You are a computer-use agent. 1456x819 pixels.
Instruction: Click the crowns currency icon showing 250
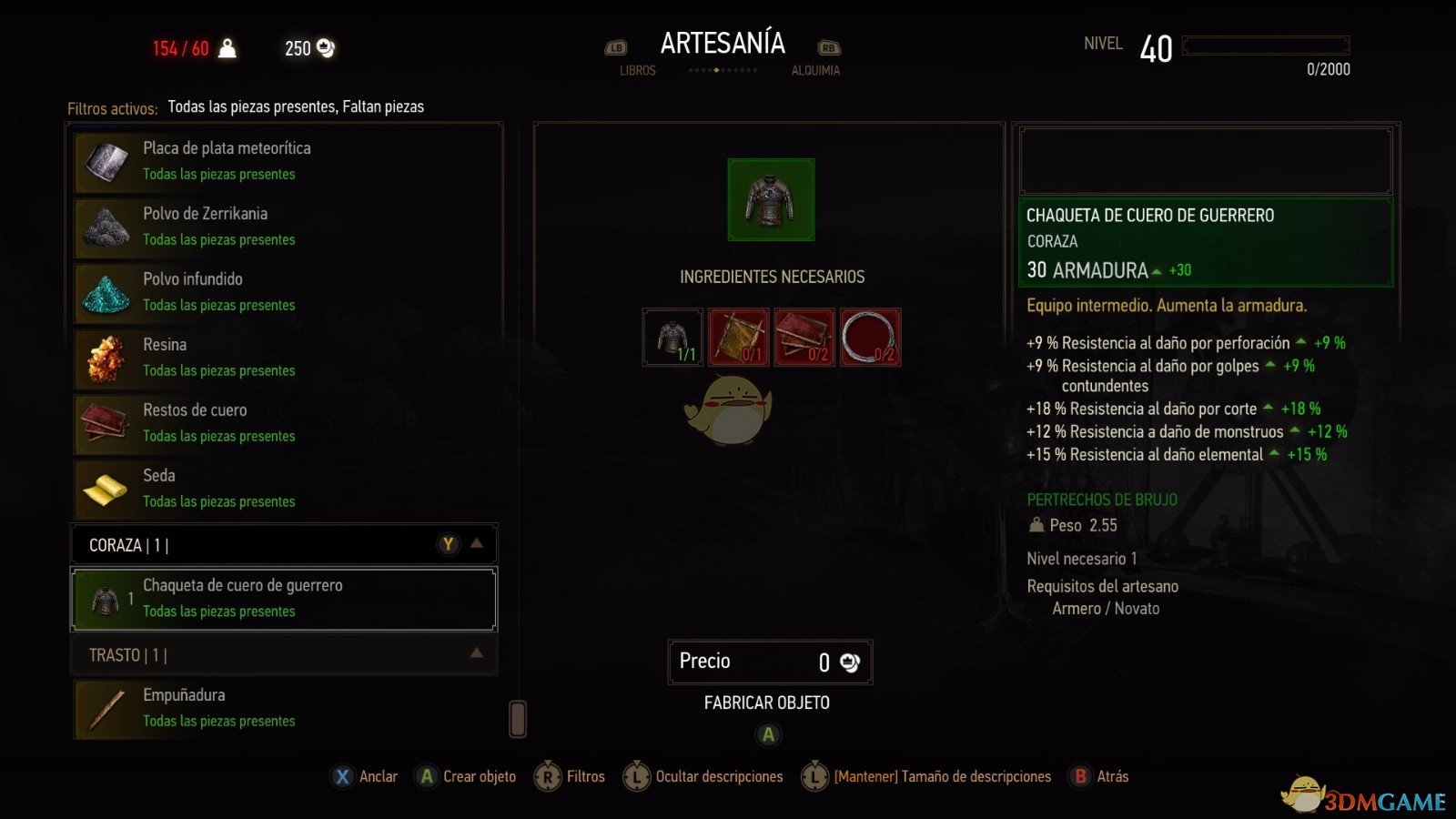[x=323, y=47]
